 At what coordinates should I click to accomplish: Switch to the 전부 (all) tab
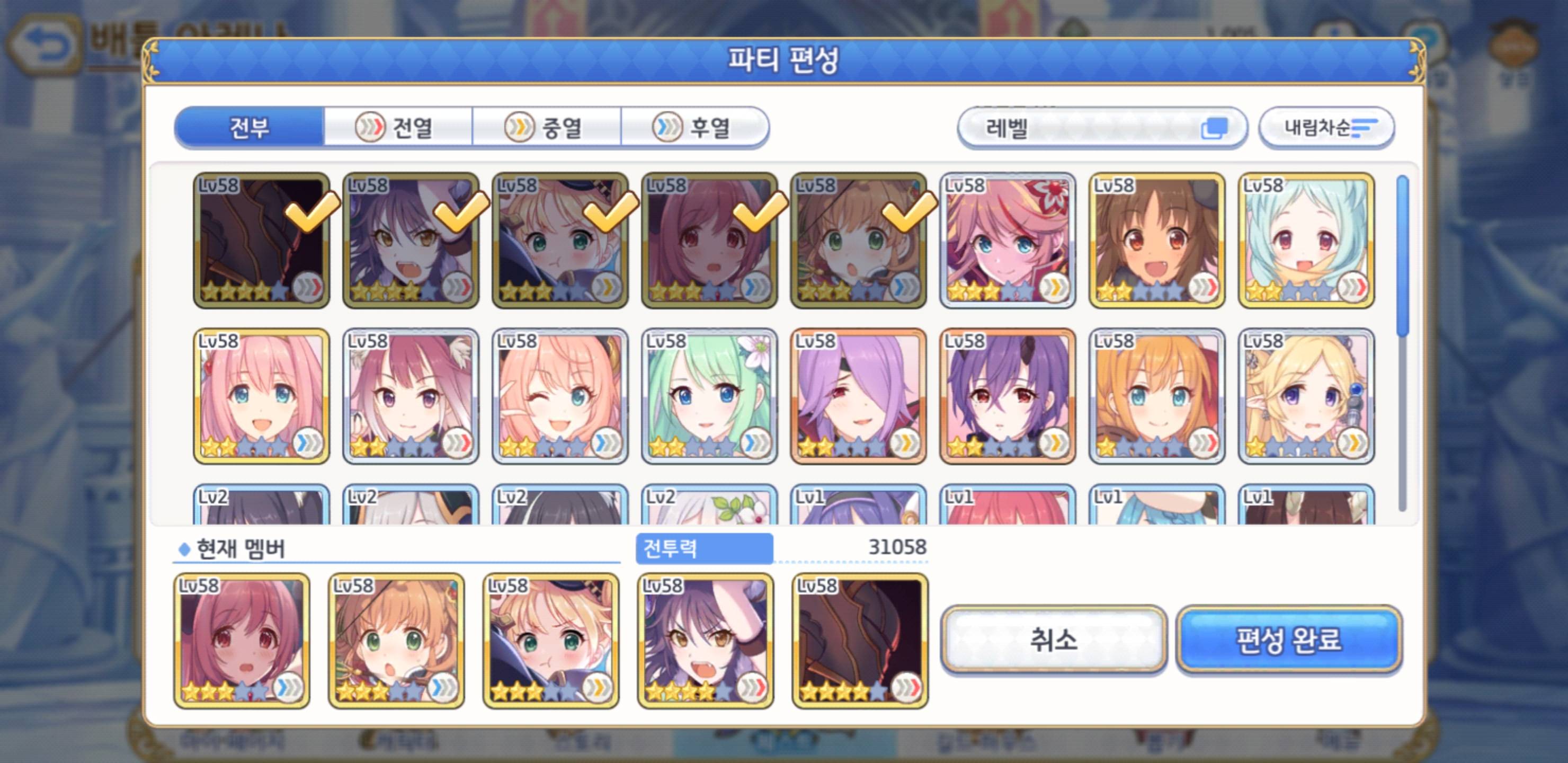pos(249,128)
